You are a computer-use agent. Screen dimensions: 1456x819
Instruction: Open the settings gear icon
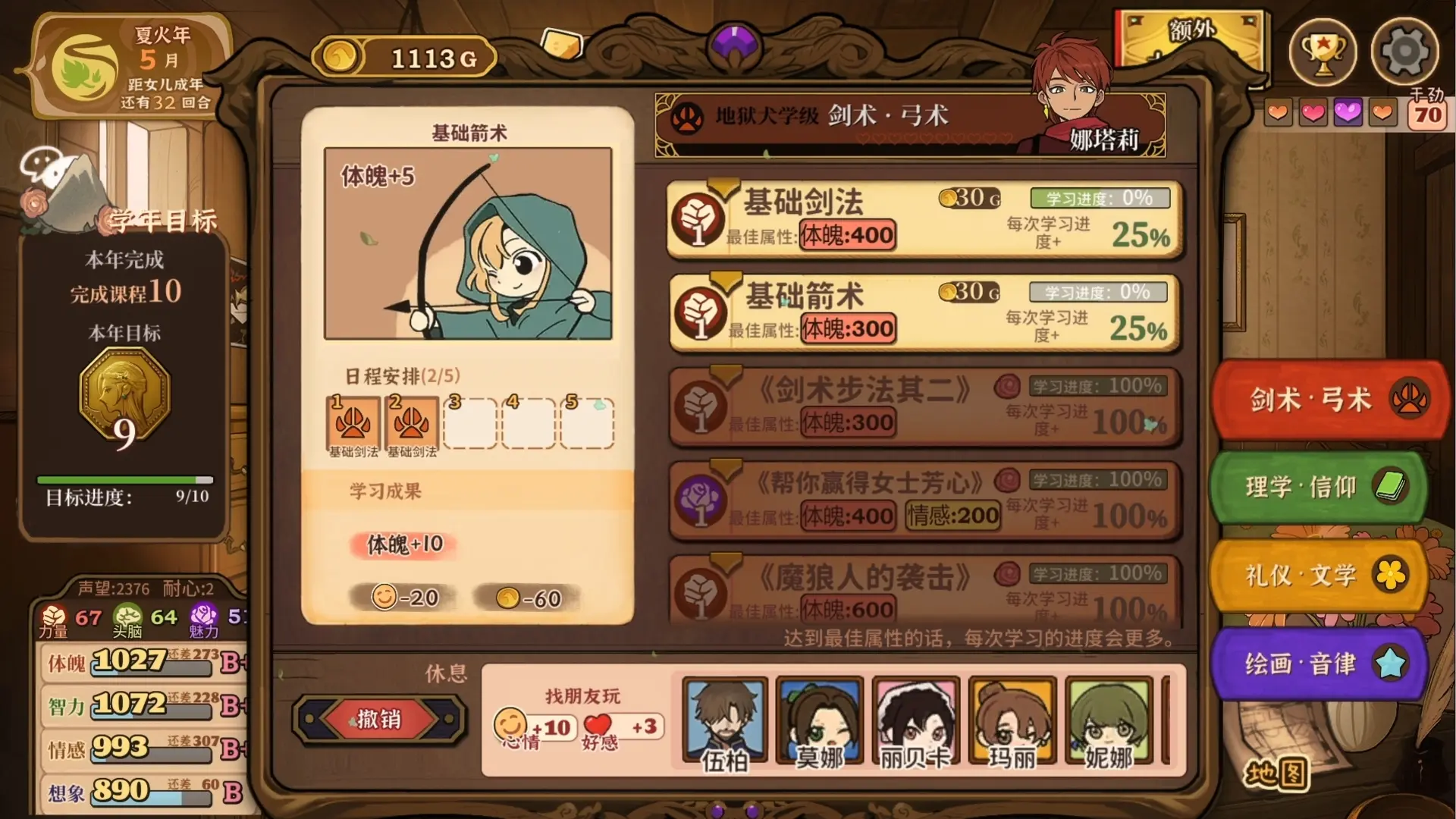(1404, 51)
